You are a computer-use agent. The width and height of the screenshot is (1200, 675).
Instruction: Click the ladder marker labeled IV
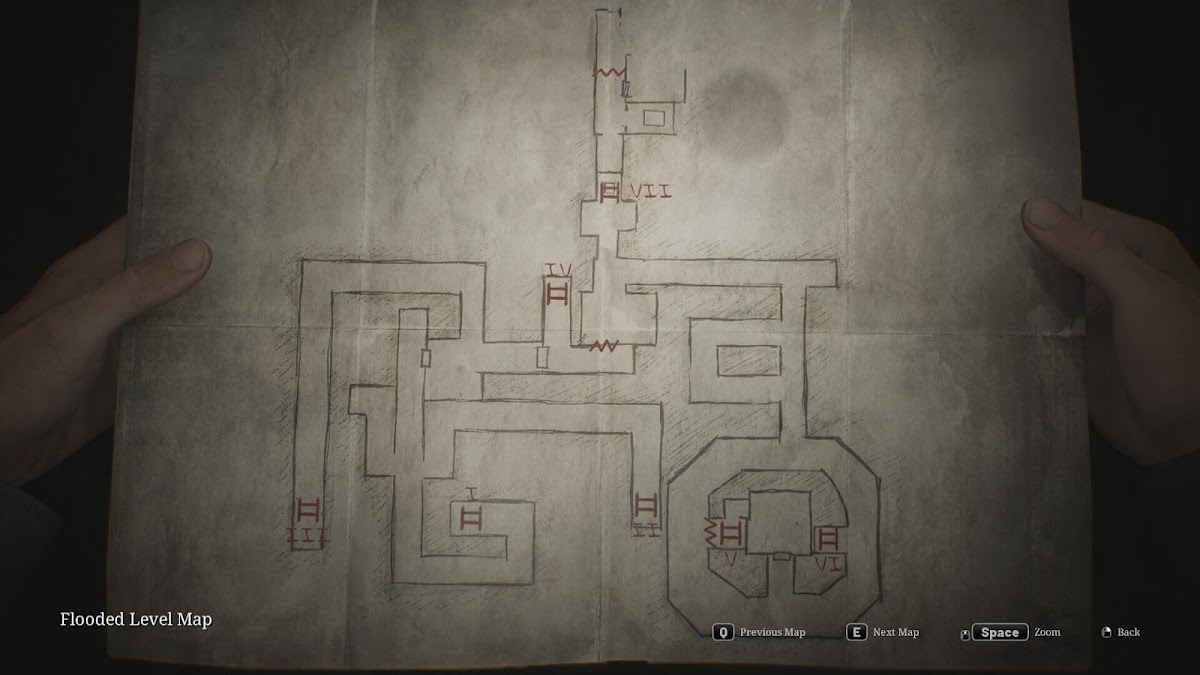[x=557, y=294]
